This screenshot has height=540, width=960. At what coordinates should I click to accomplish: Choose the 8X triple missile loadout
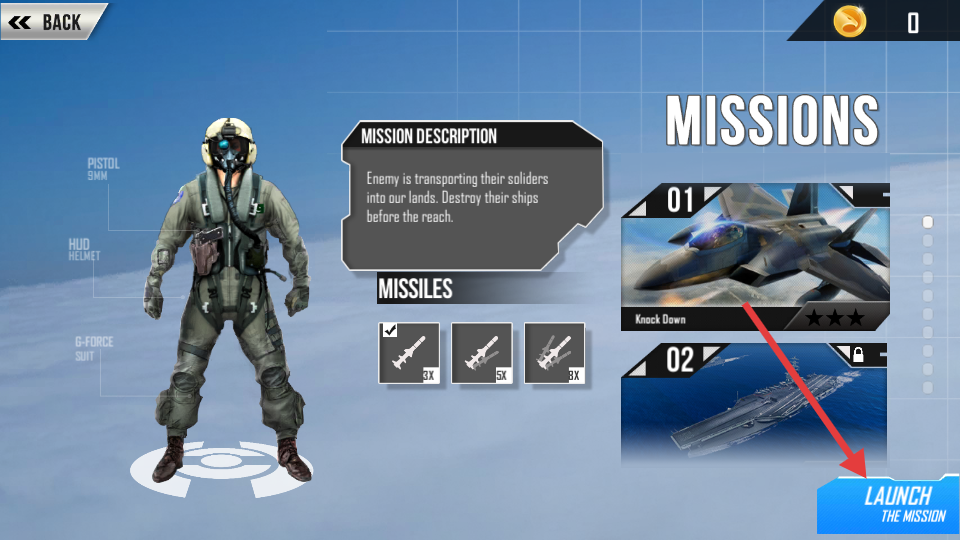pos(554,352)
